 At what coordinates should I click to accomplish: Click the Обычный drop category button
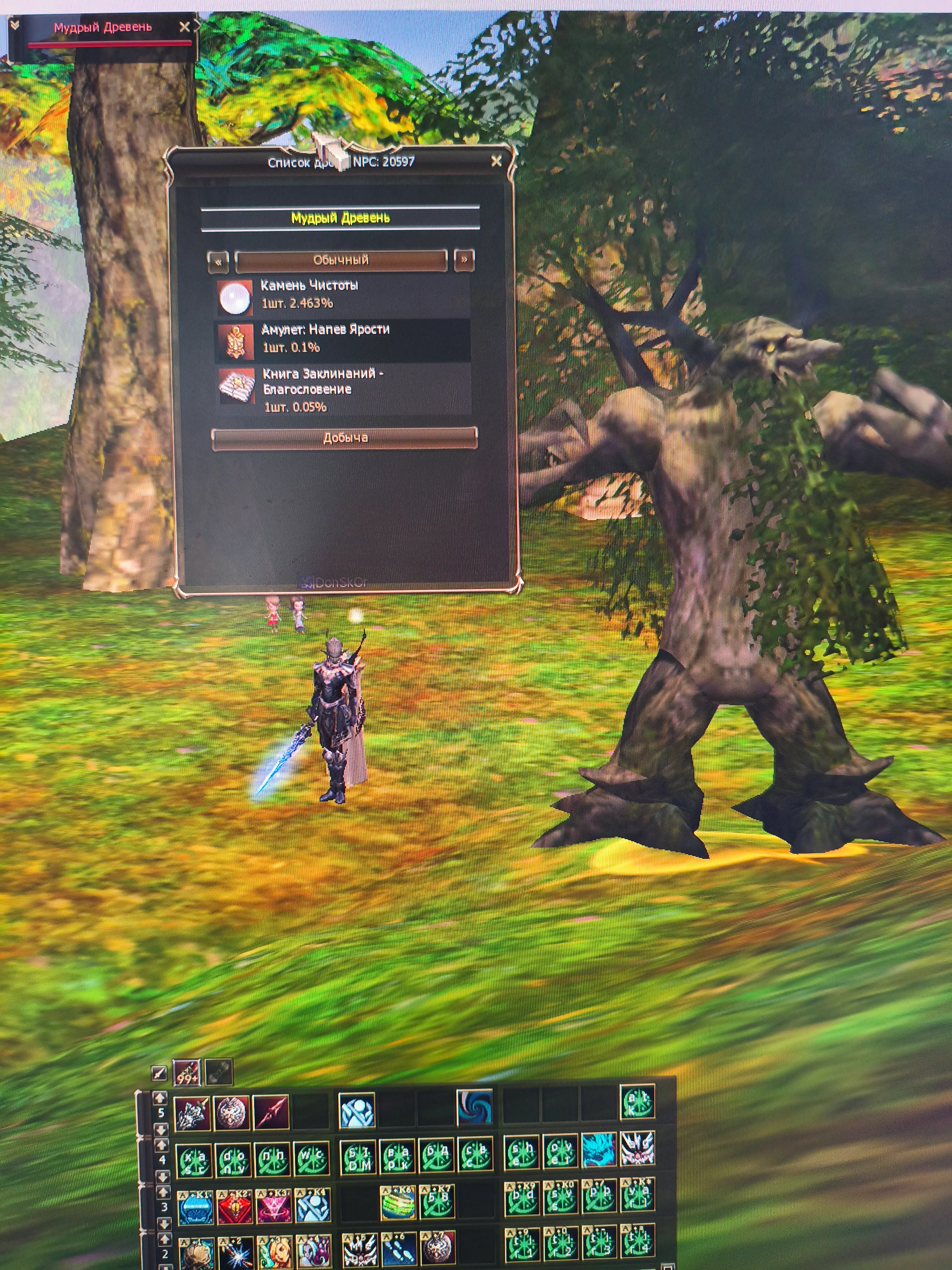point(341,260)
